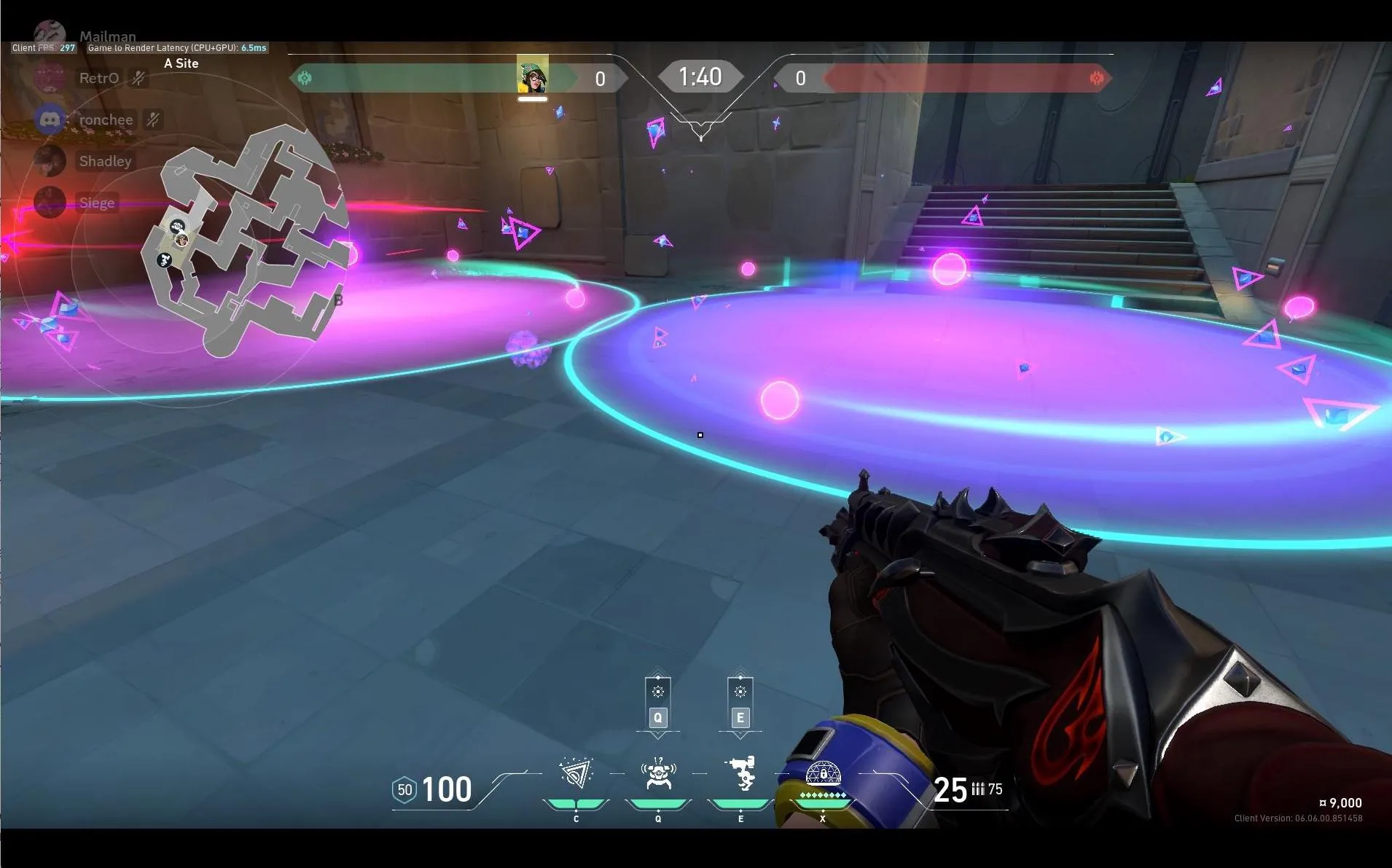Select ronchee in the Discord voice overlay
Viewport: 1392px width, 868px height.
pos(106,120)
